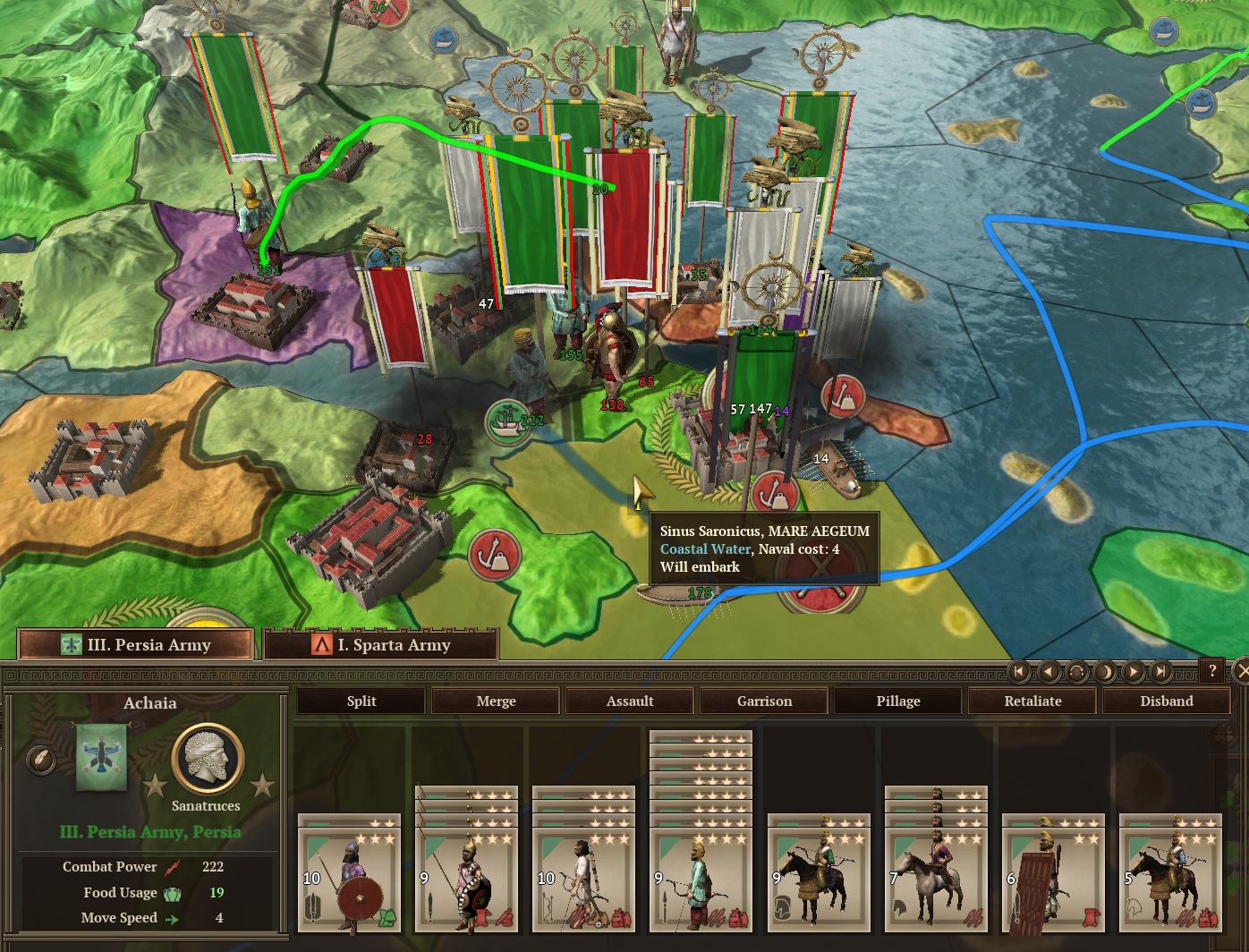Jump to the first army with skip-back arrow
Viewport: 1249px width, 952px height.
pyautogui.click(x=1019, y=671)
